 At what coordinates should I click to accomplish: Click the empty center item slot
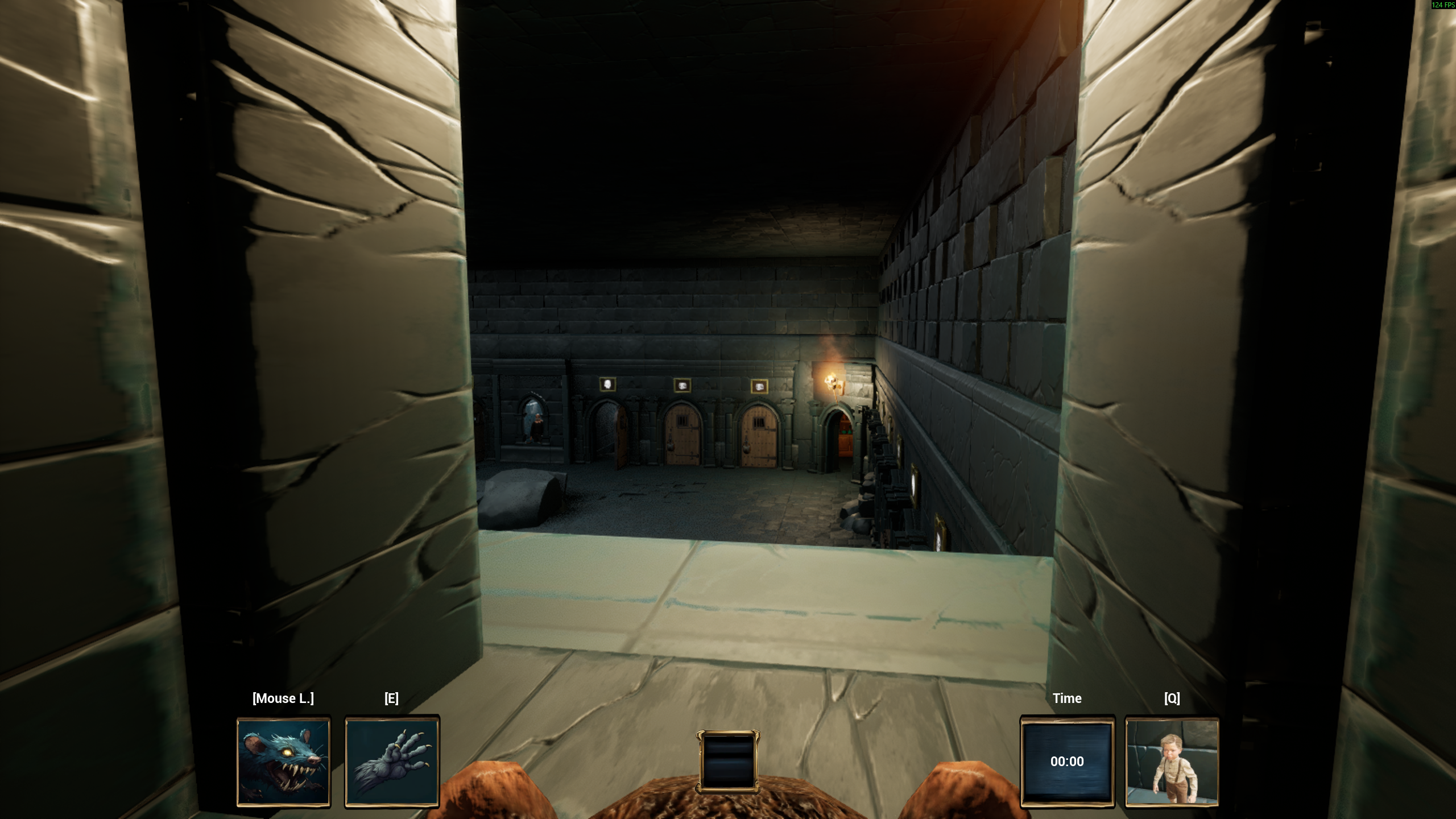728,761
